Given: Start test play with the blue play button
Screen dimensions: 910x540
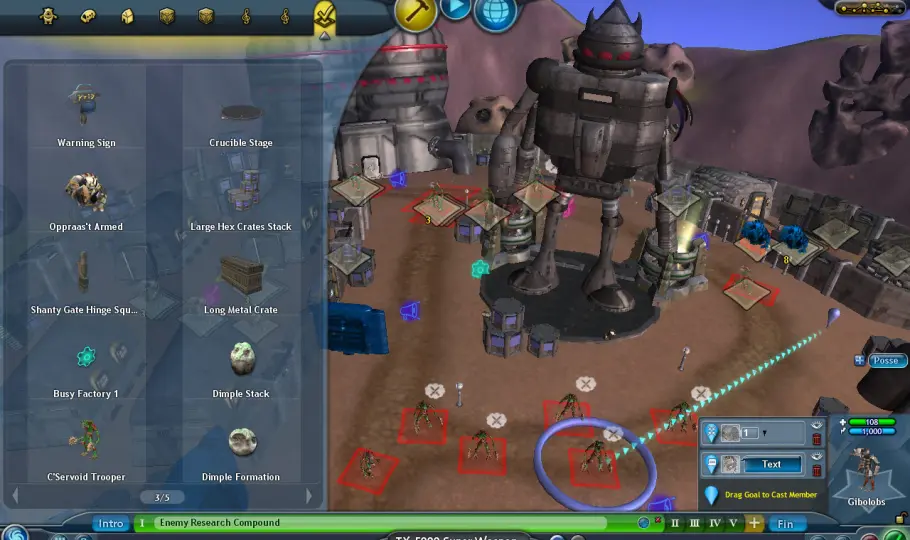Looking at the screenshot, I should click(455, 10).
